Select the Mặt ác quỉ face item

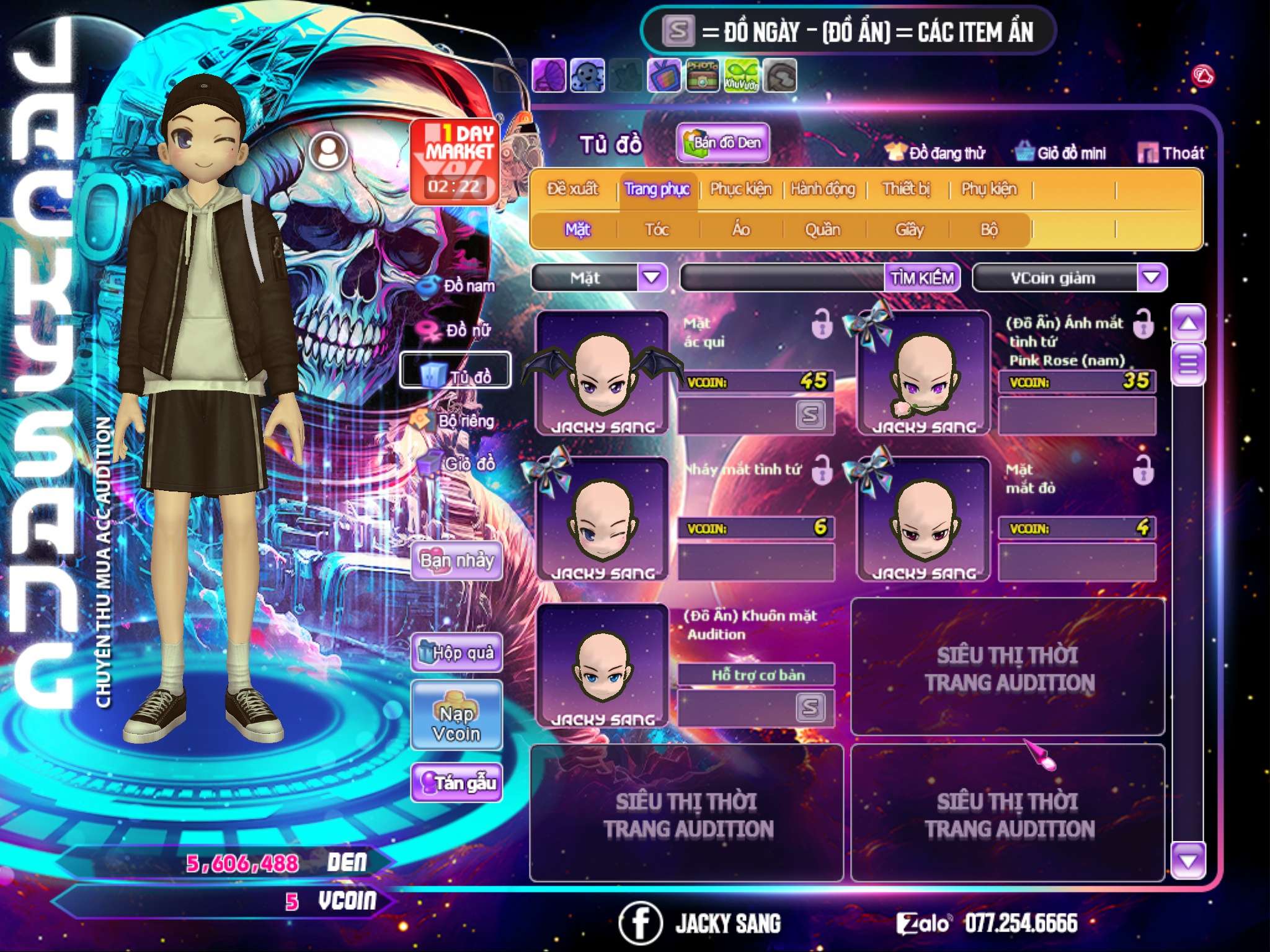602,373
